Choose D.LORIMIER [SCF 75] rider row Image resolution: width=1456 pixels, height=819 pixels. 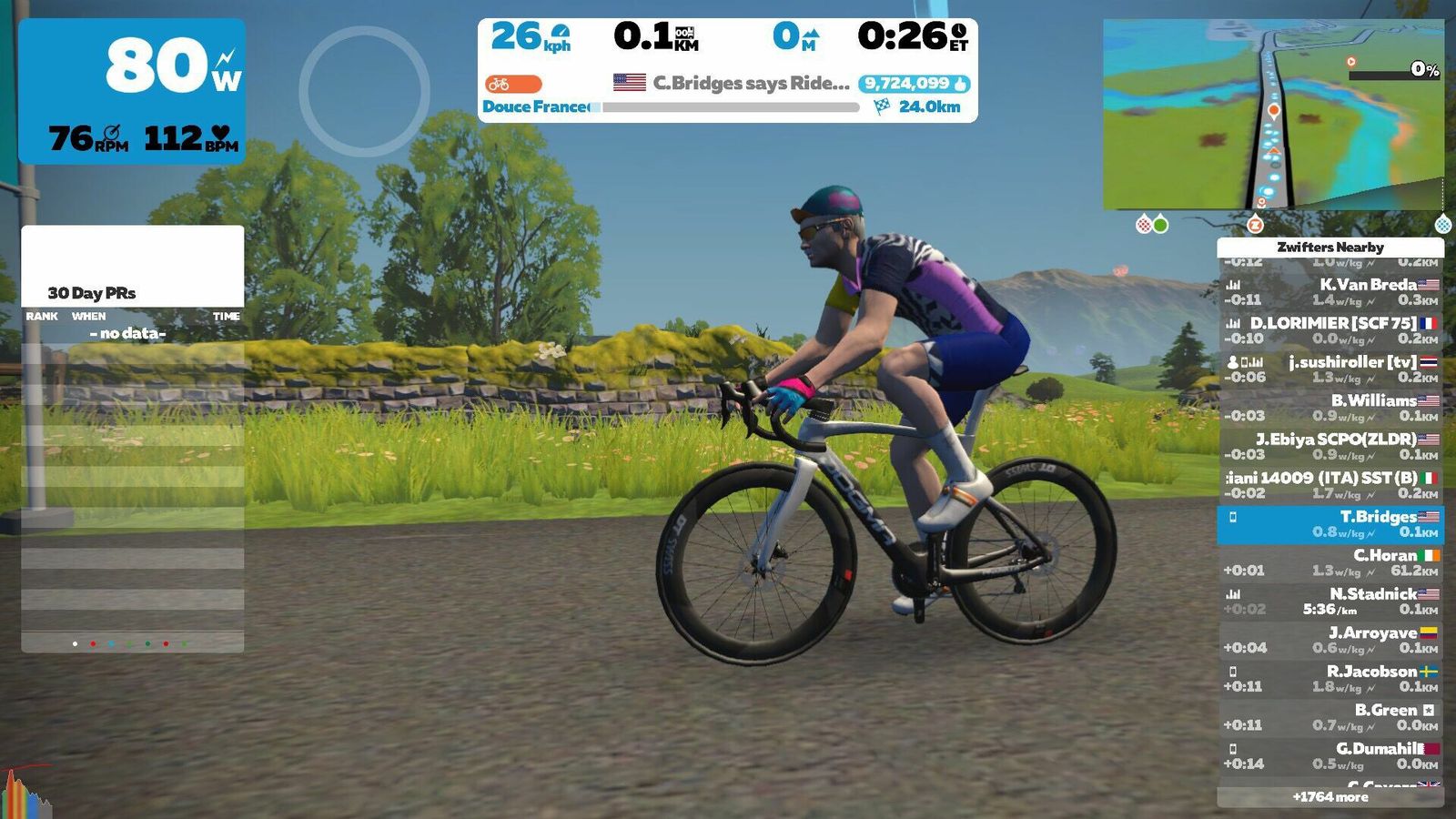(x=1330, y=330)
